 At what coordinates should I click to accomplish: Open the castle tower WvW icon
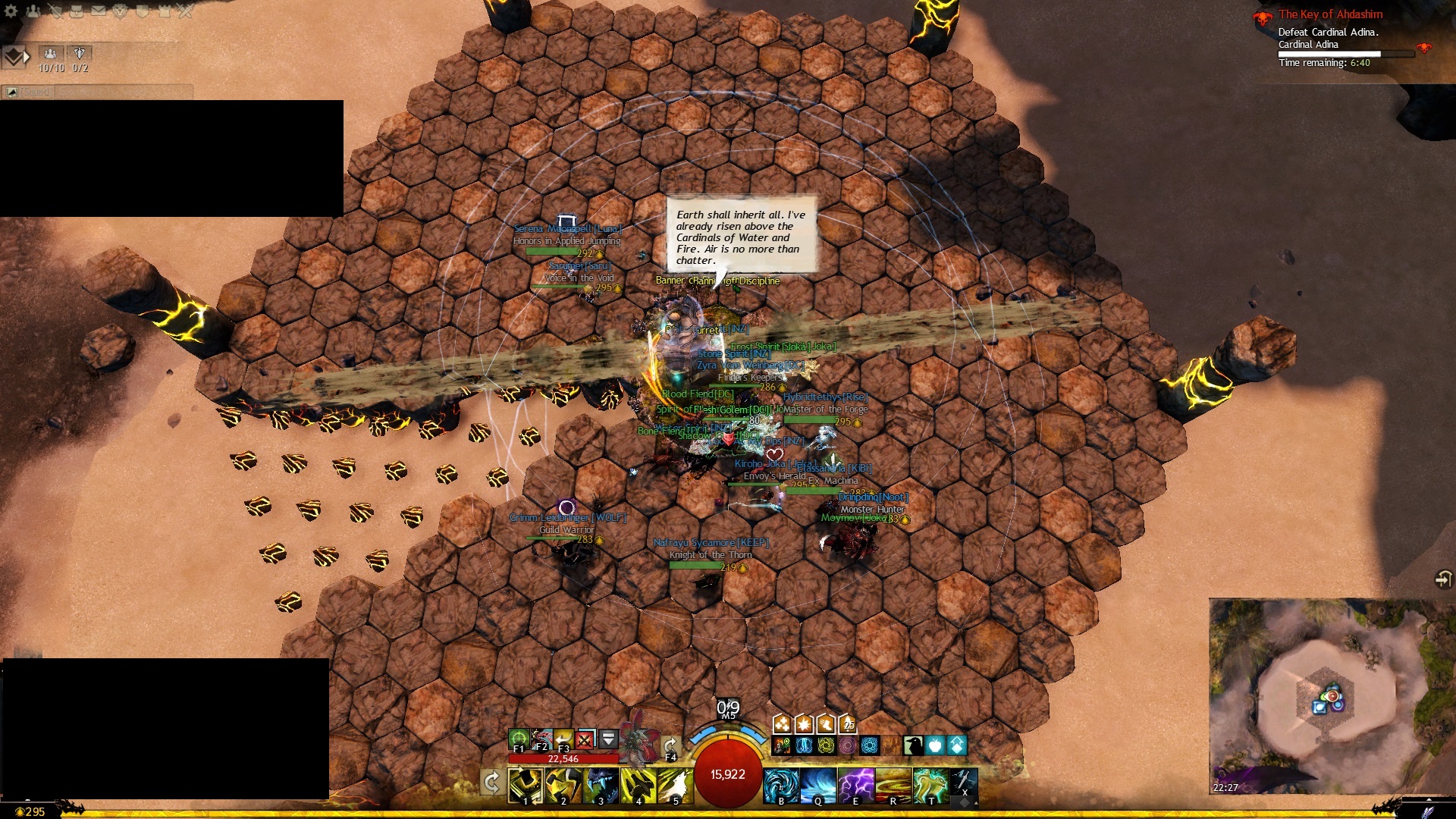click(164, 11)
